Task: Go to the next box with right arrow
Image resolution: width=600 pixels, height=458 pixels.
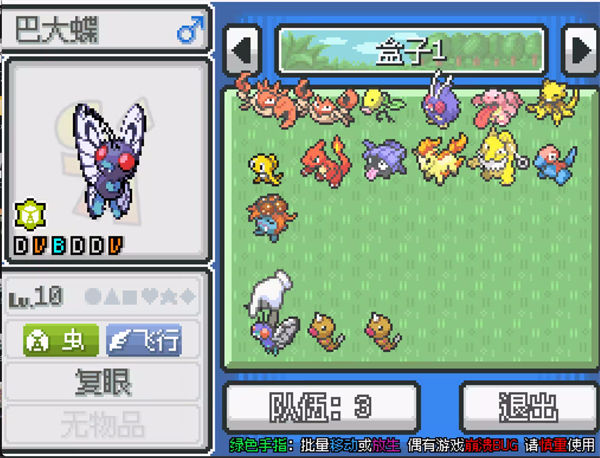Action: (x=579, y=49)
